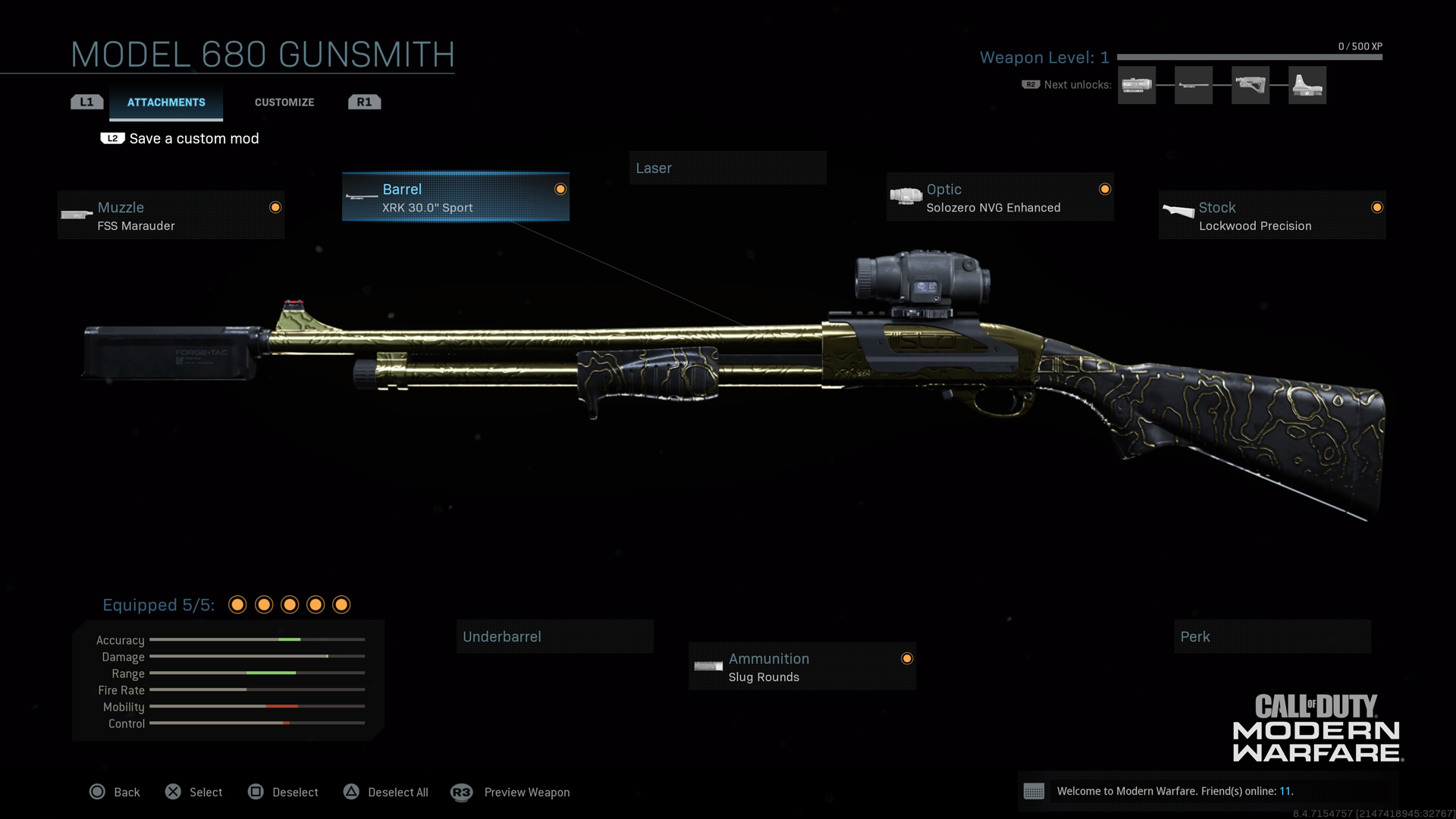View the last next-unlock attachment thumbnail
This screenshot has height=819, width=1456.
coord(1307,85)
